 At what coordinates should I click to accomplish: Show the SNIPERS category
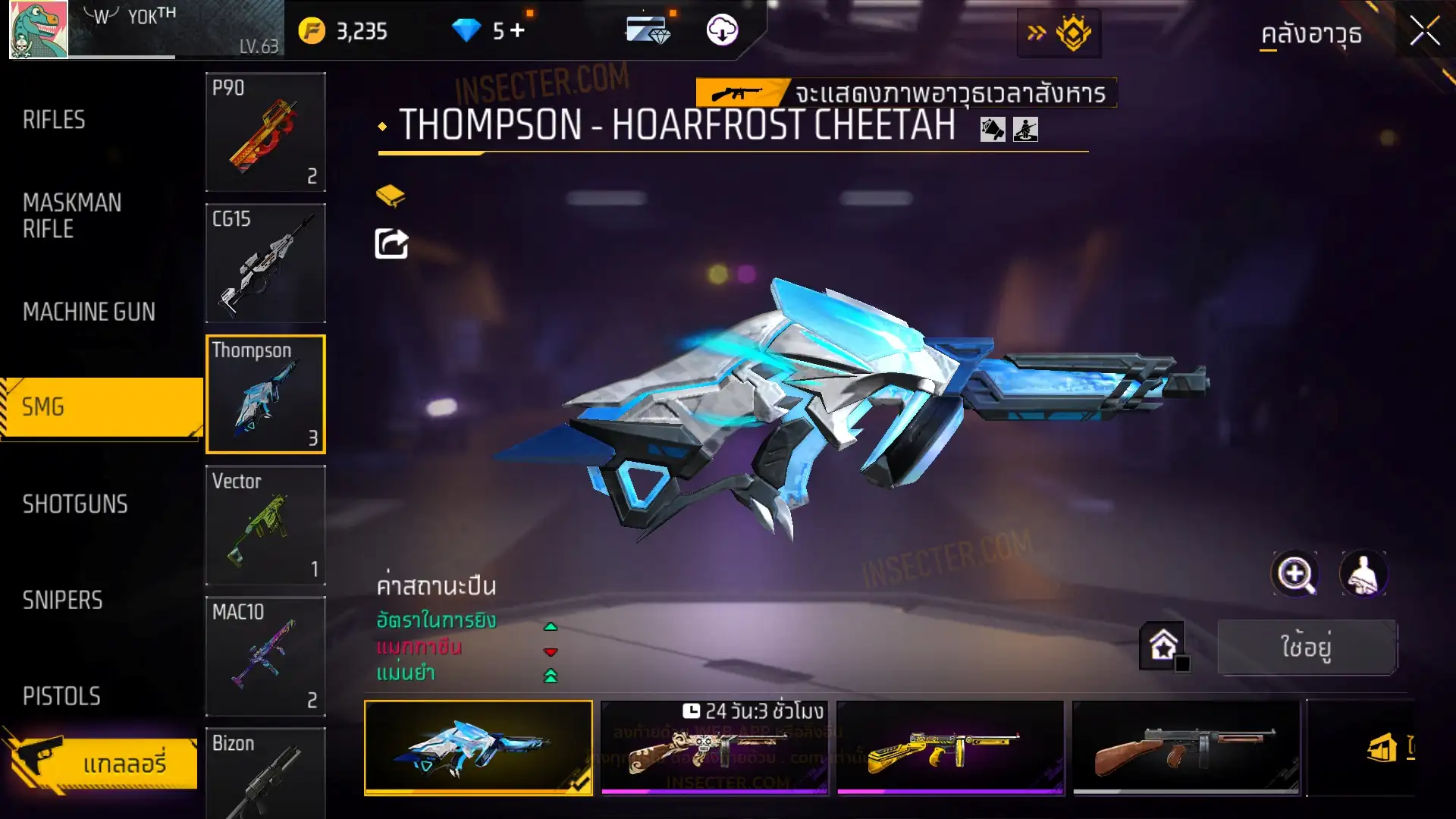(62, 600)
